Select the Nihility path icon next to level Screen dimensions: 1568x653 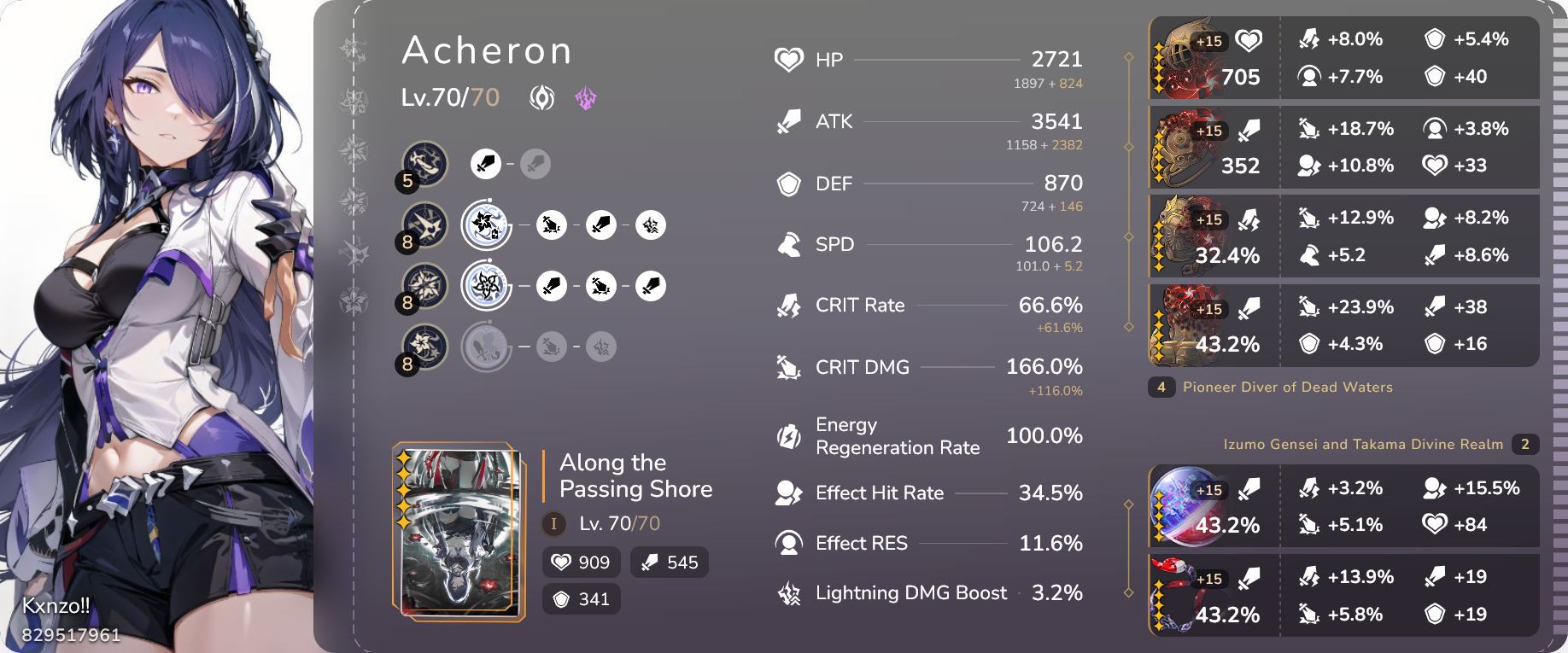541,97
